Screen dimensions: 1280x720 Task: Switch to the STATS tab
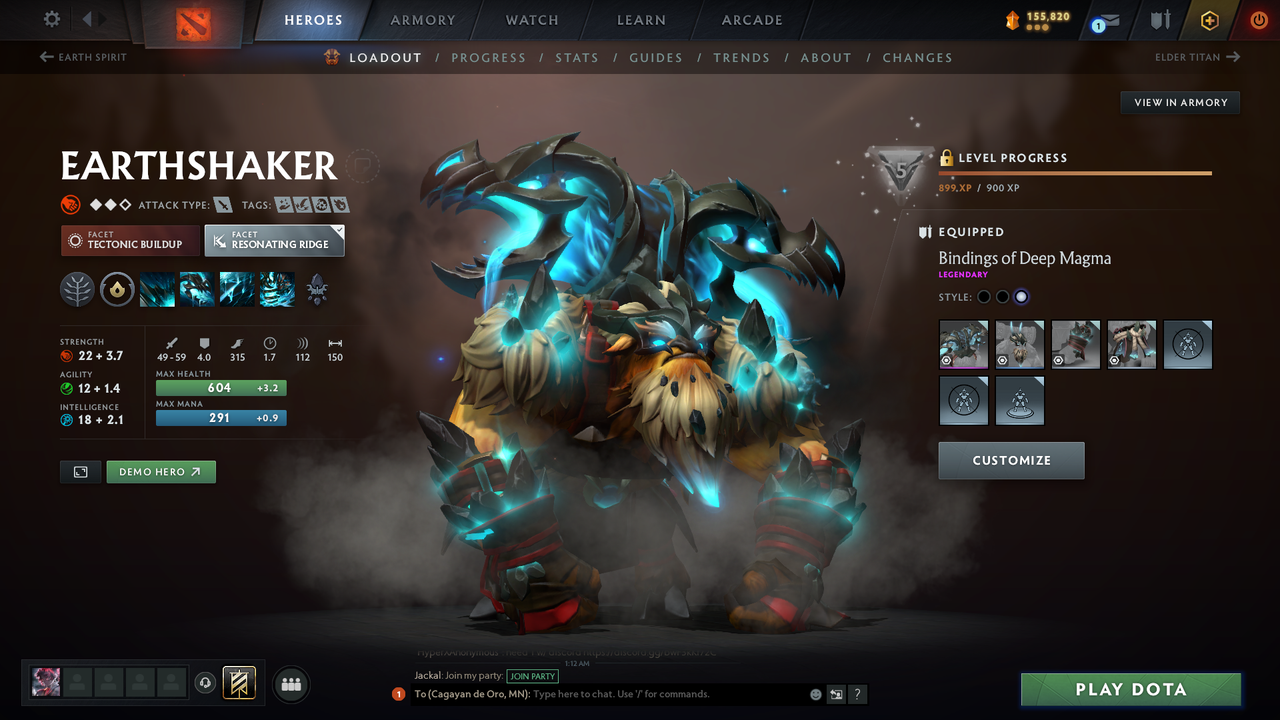pyautogui.click(x=577, y=57)
